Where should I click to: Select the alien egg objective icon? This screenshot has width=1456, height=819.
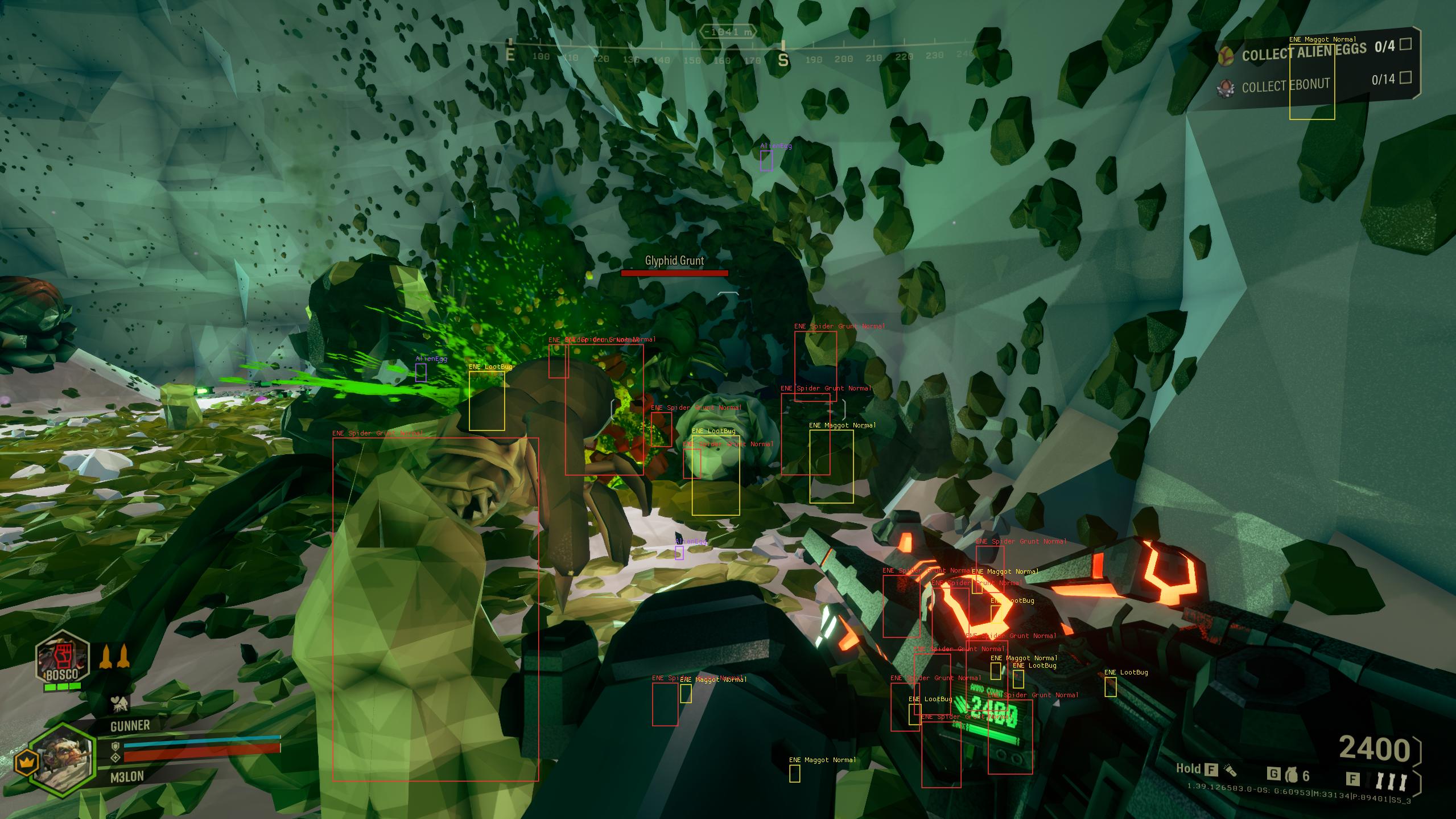tap(1226, 57)
